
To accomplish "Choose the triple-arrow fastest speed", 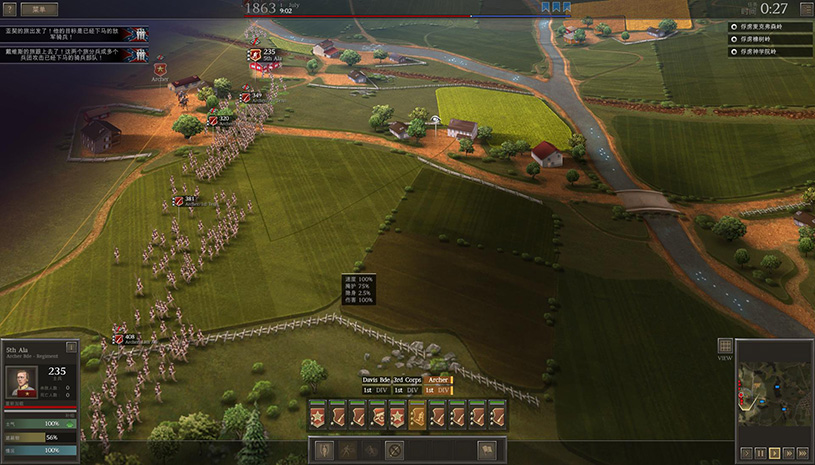I will 803,453.
